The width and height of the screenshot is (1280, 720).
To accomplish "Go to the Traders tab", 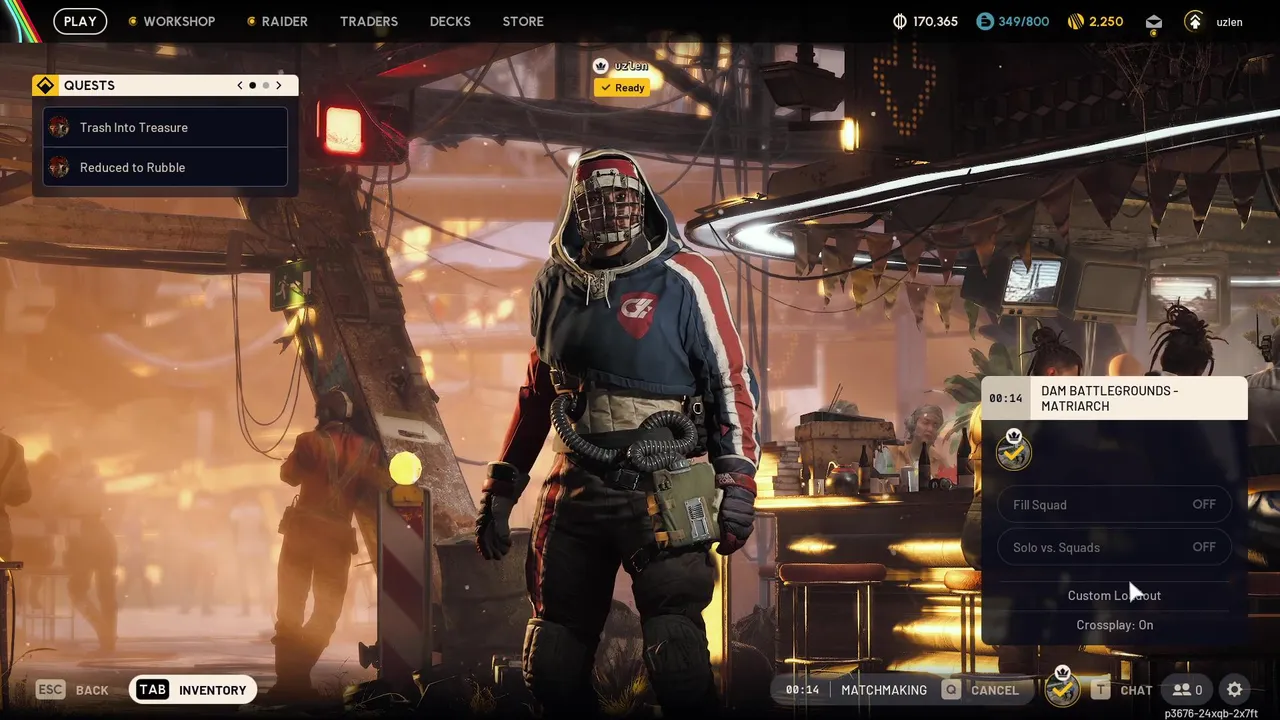I will 369,21.
